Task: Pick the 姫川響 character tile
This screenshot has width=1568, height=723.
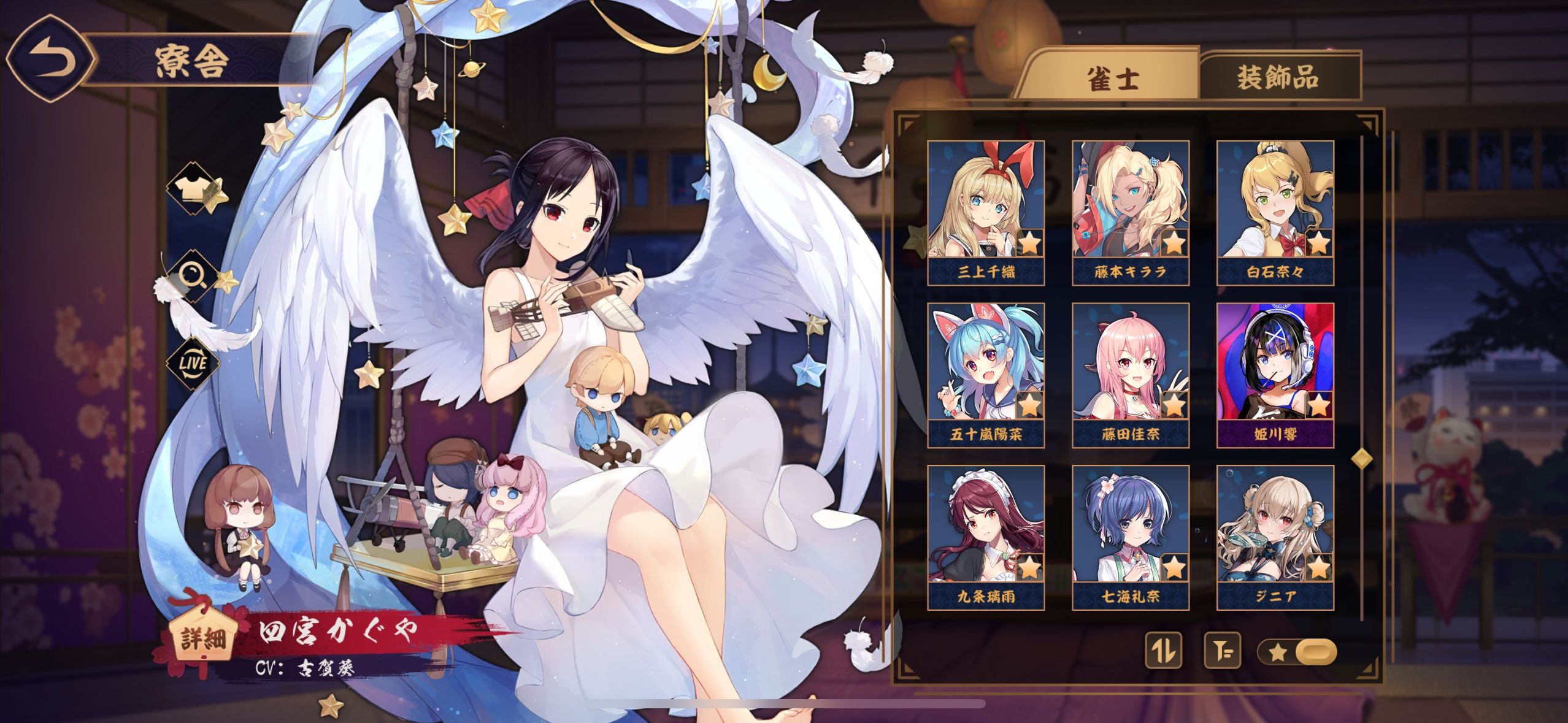Action: 1275,375
